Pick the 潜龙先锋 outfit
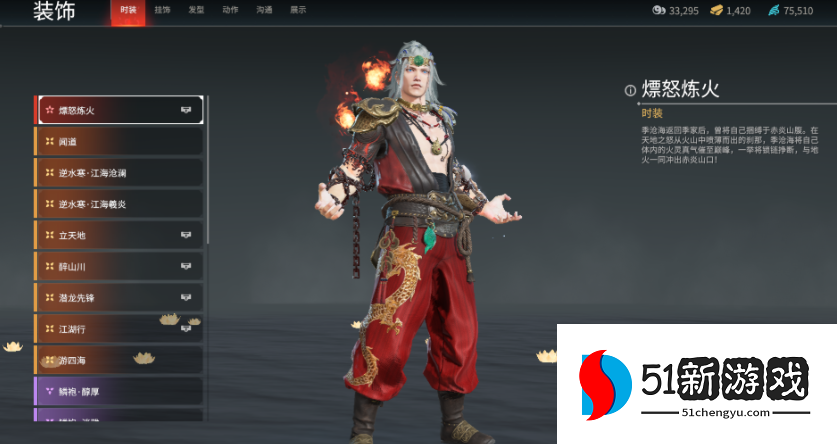The height and width of the screenshot is (444, 837). coord(119,298)
